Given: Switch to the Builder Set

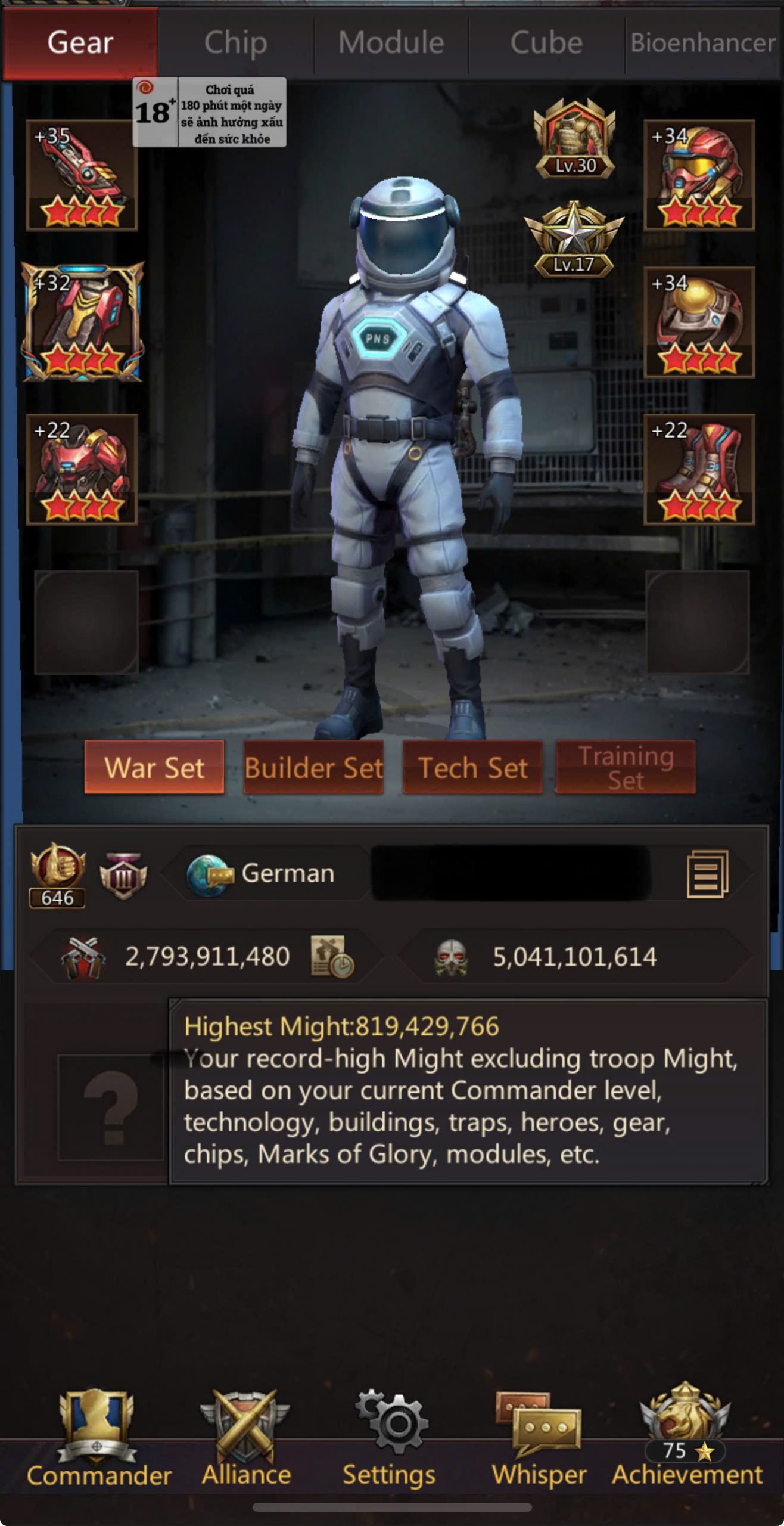Looking at the screenshot, I should click(x=313, y=767).
